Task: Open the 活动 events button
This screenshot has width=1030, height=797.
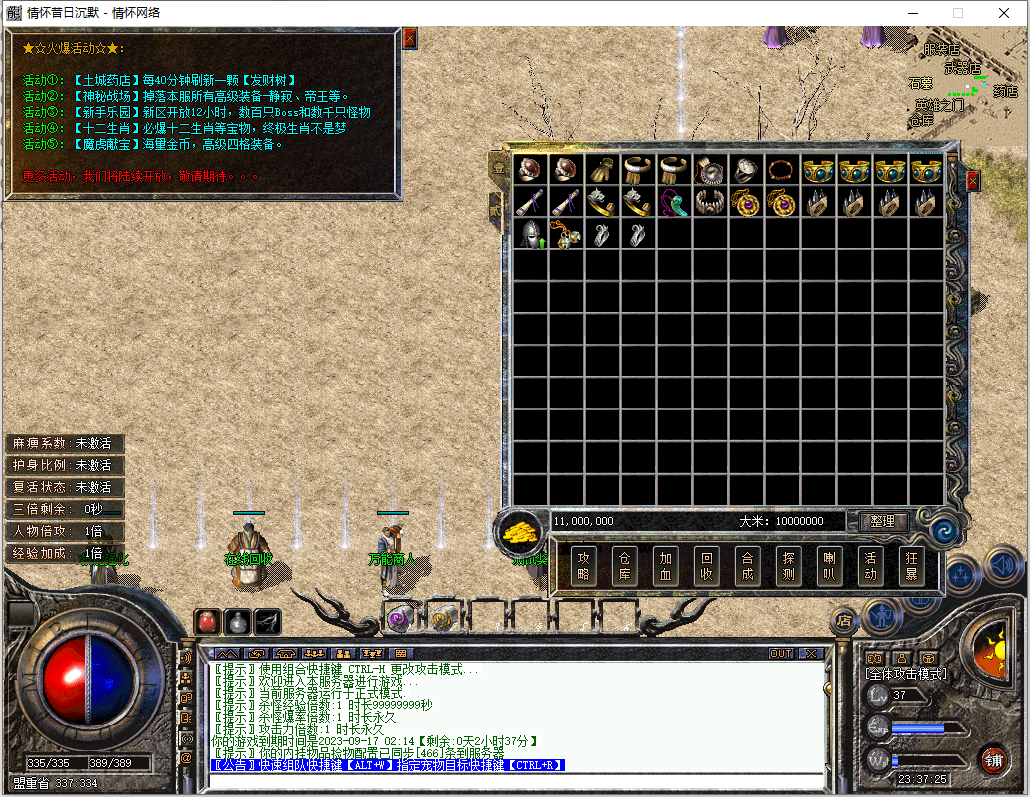Action: click(870, 566)
